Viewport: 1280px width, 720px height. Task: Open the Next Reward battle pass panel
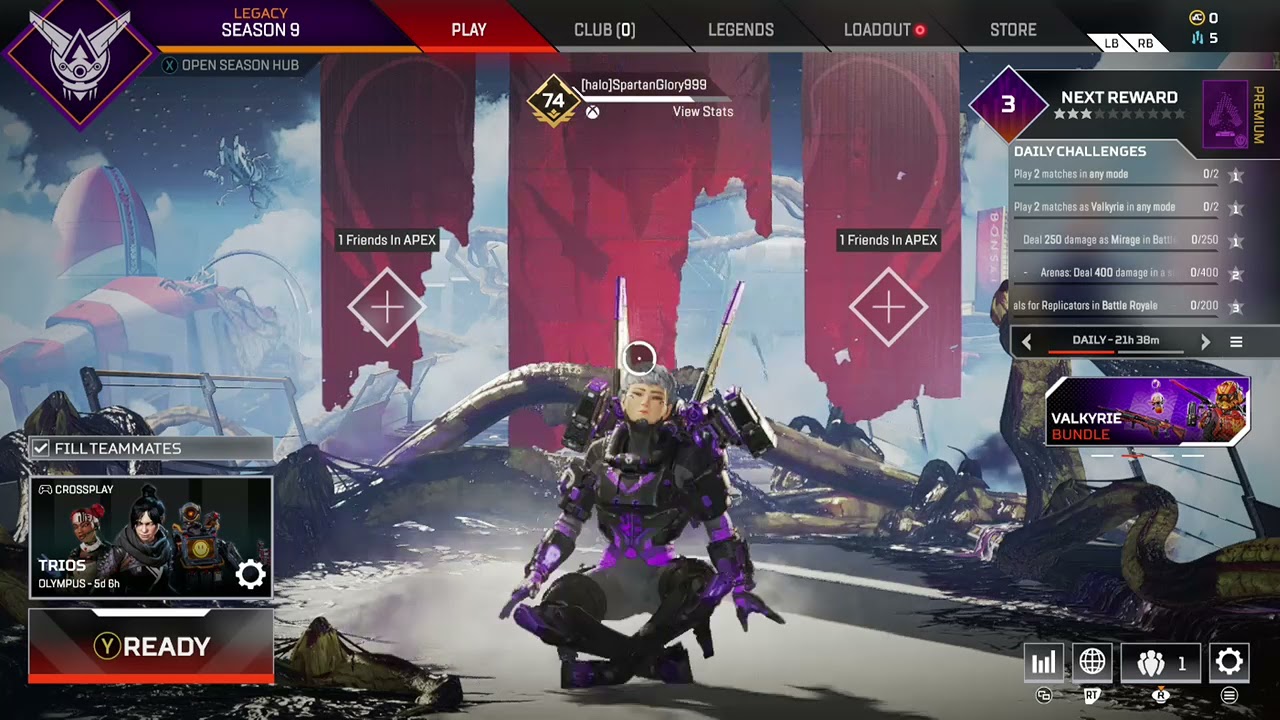coord(1118,104)
